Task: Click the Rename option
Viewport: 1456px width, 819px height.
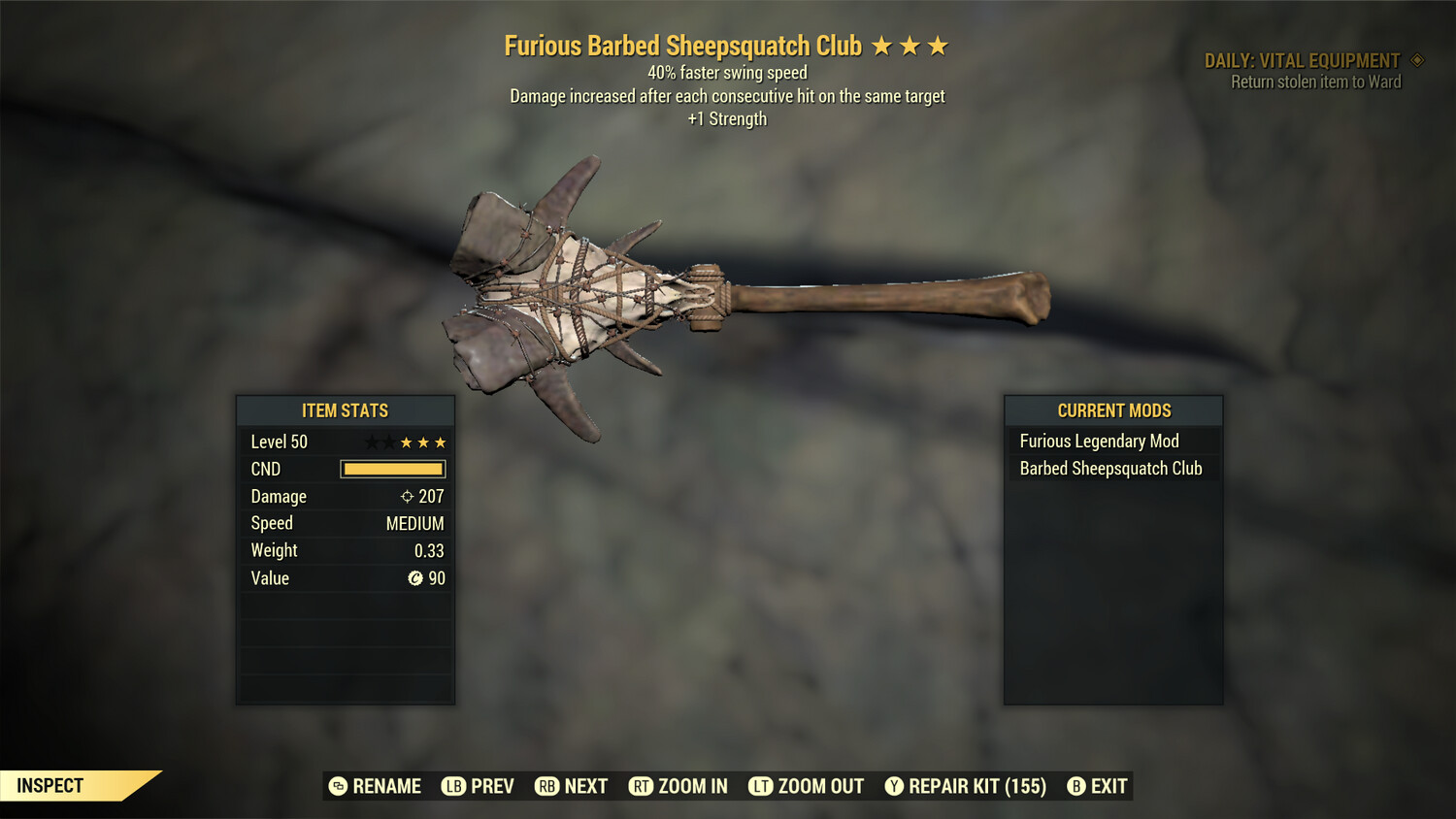Action: (377, 786)
